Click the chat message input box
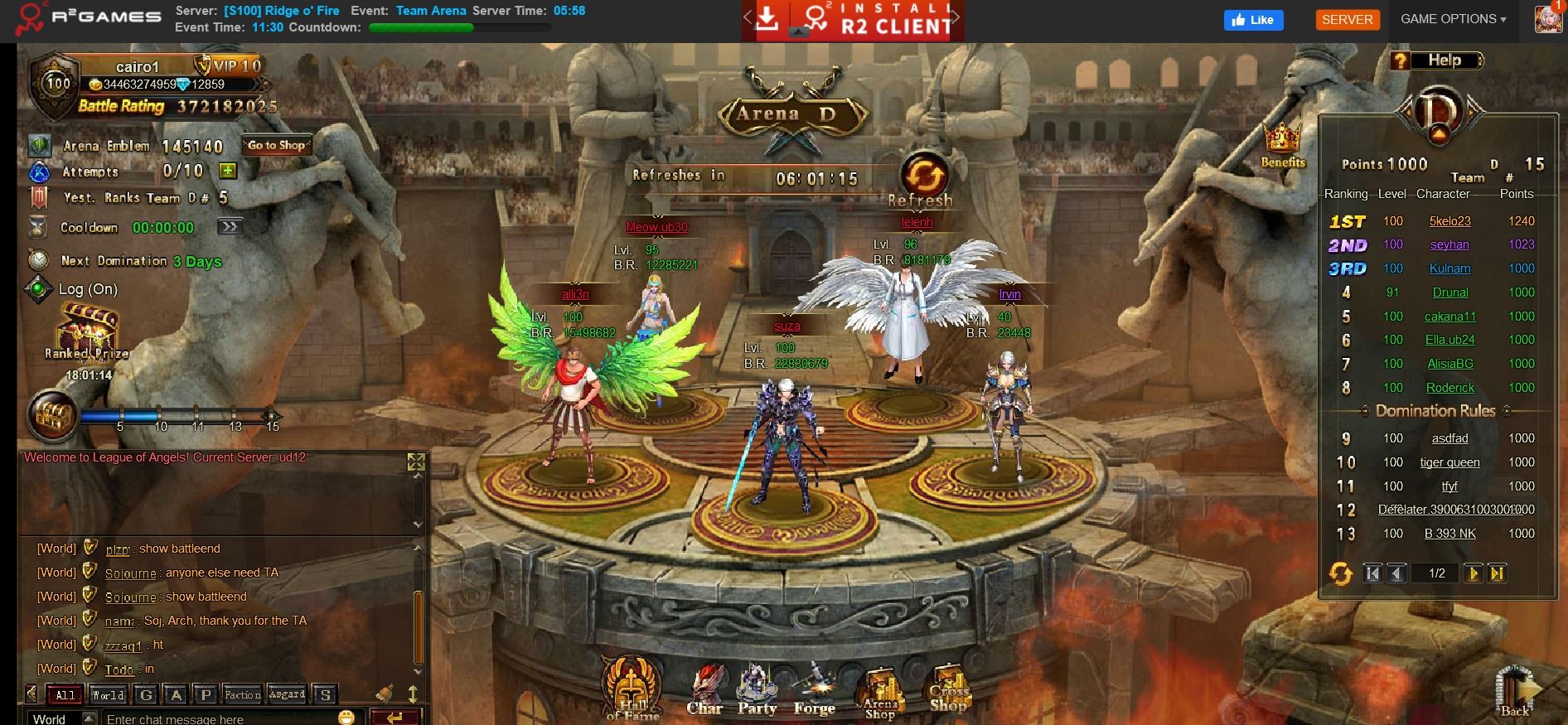Image resolution: width=1568 pixels, height=725 pixels. click(220, 718)
